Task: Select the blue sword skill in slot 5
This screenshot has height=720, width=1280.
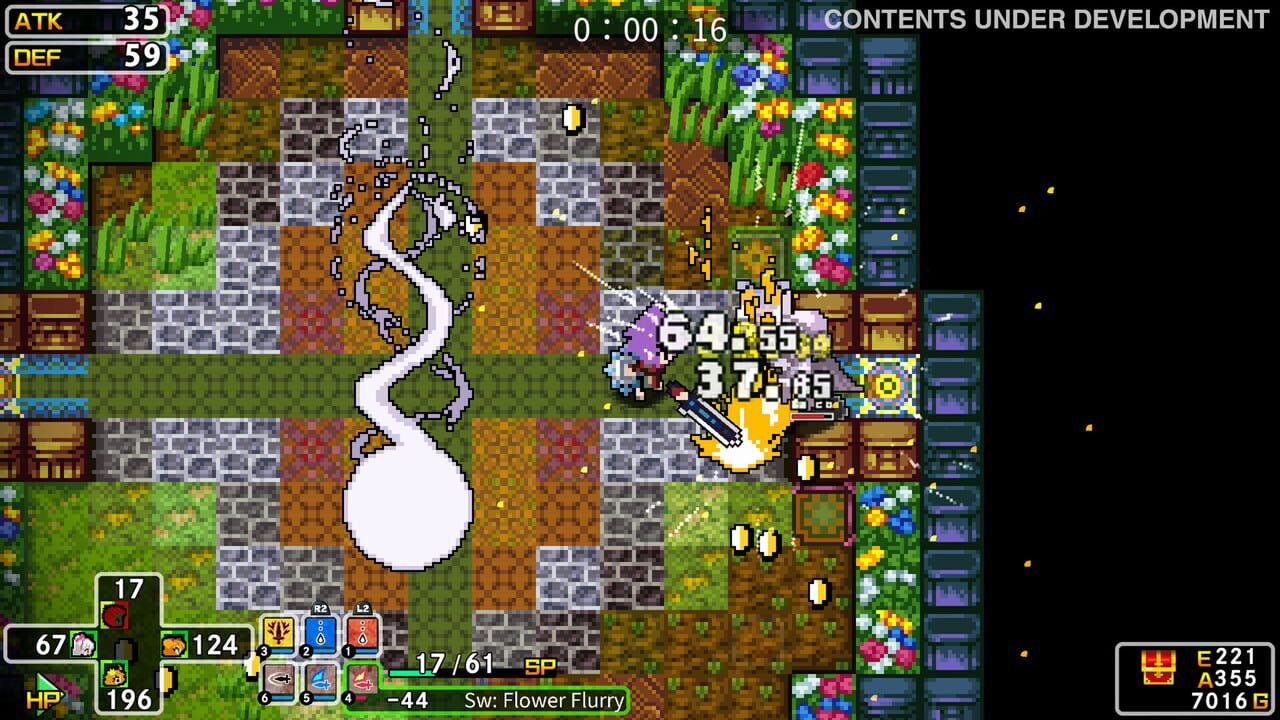Action: [320, 680]
